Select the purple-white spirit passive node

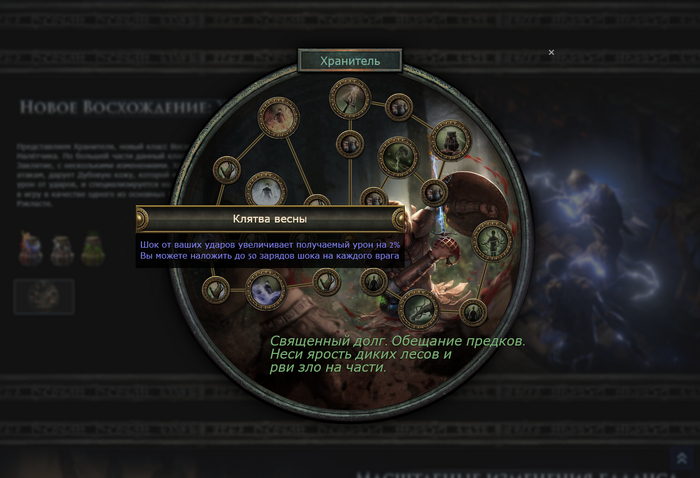click(x=266, y=290)
